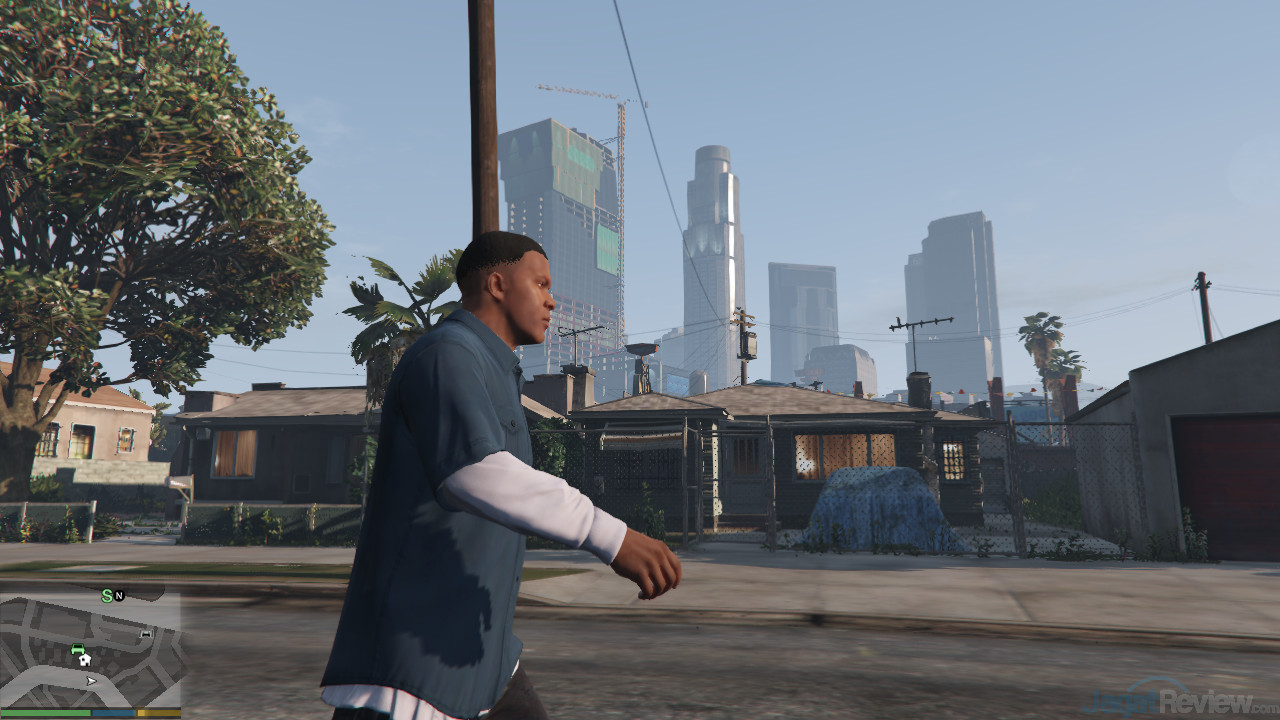Click the white safehouse icon on minimap

84,659
